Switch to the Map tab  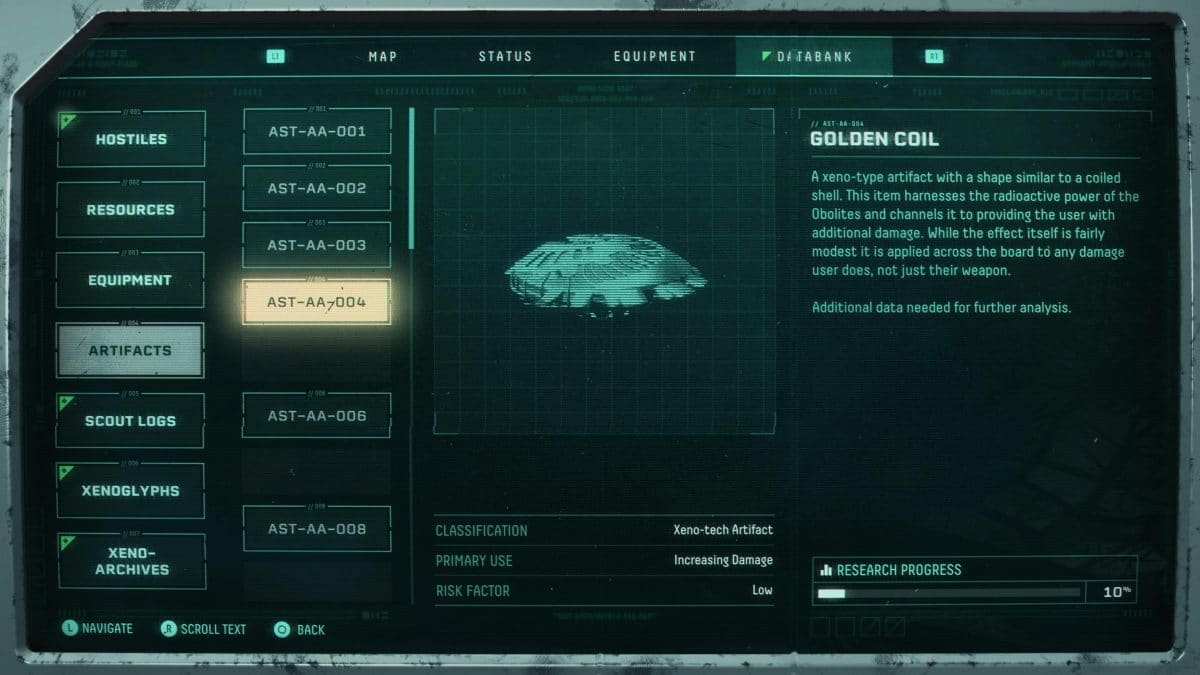pyautogui.click(x=383, y=57)
